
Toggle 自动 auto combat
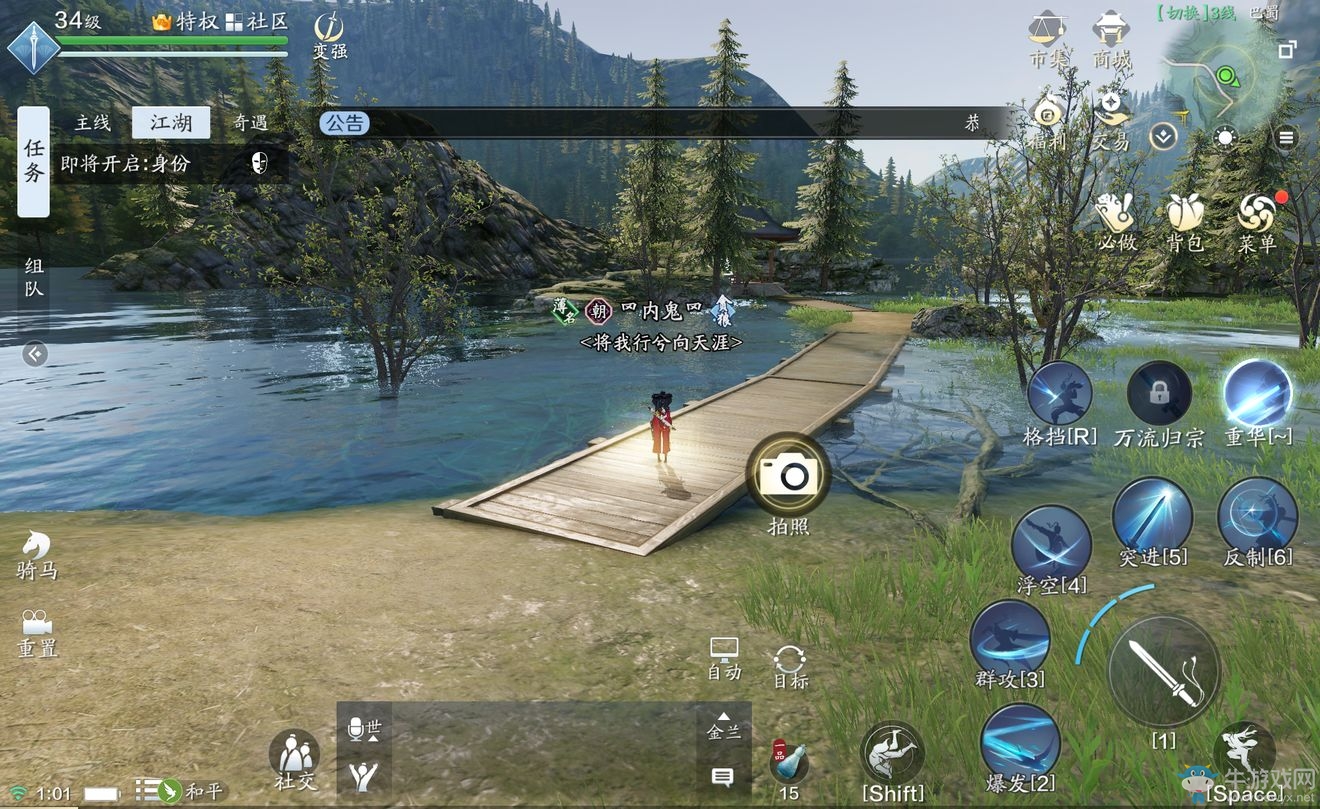[x=724, y=657]
